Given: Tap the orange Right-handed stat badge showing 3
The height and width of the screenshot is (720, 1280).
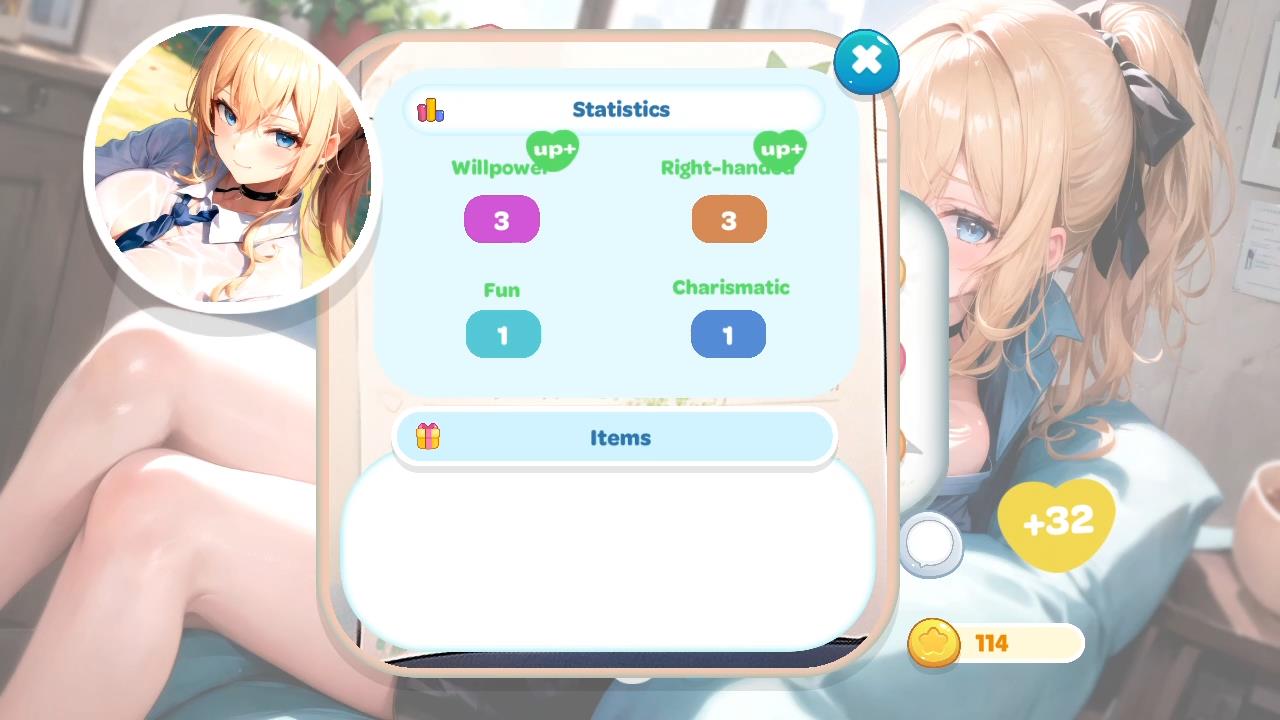Looking at the screenshot, I should pos(729,219).
